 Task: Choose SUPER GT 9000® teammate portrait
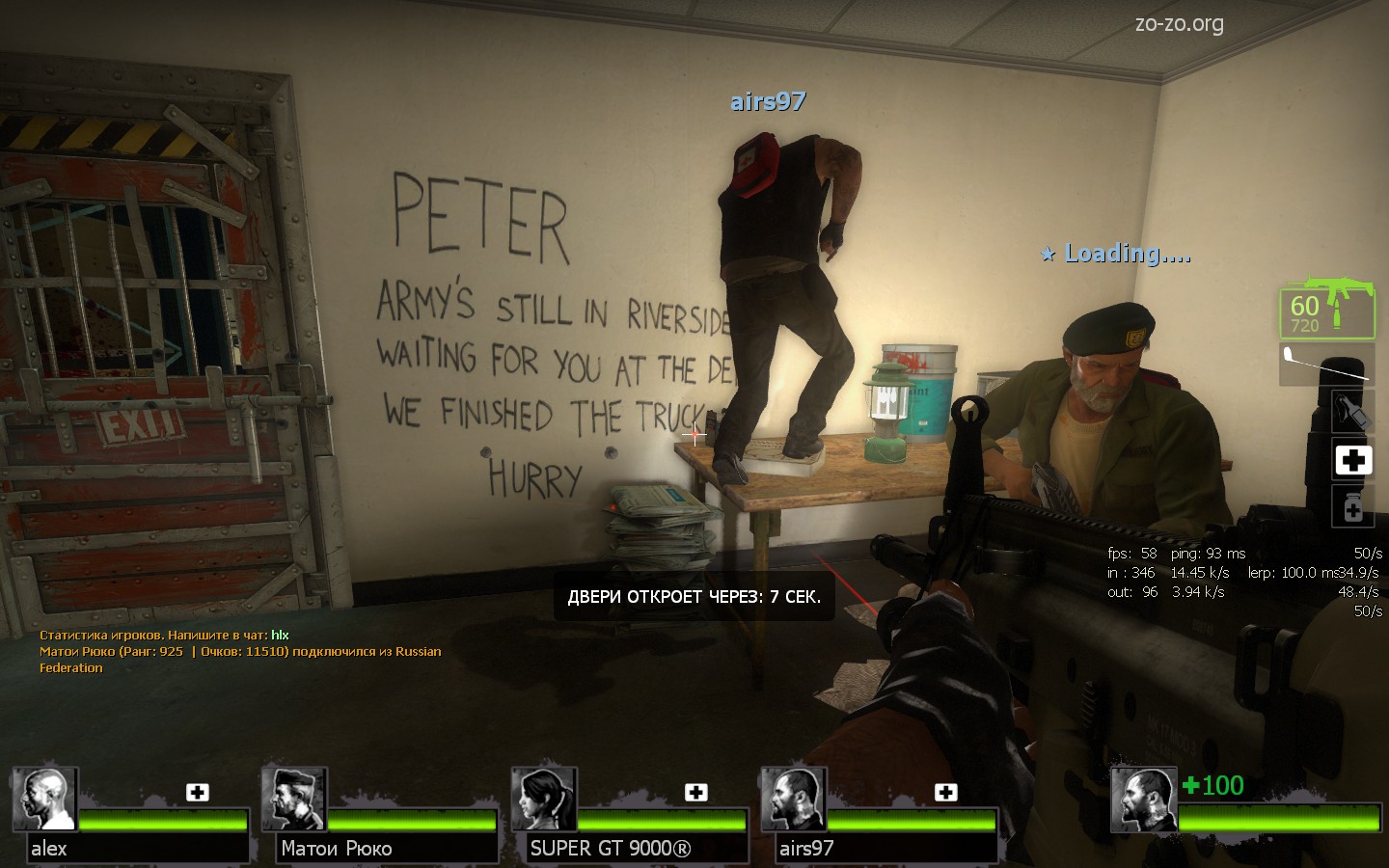pos(544,800)
